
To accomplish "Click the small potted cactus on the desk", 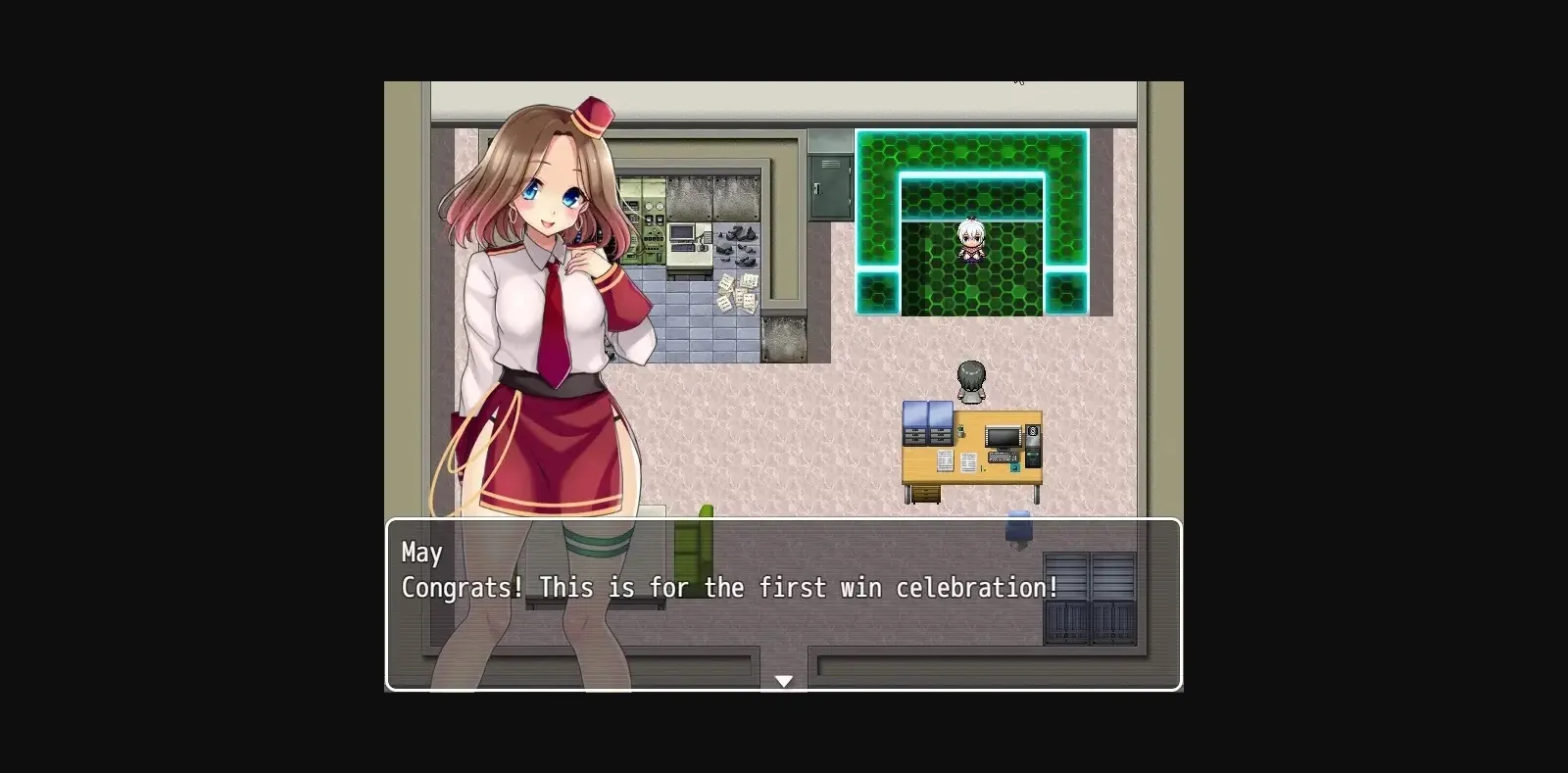I will 960,430.
